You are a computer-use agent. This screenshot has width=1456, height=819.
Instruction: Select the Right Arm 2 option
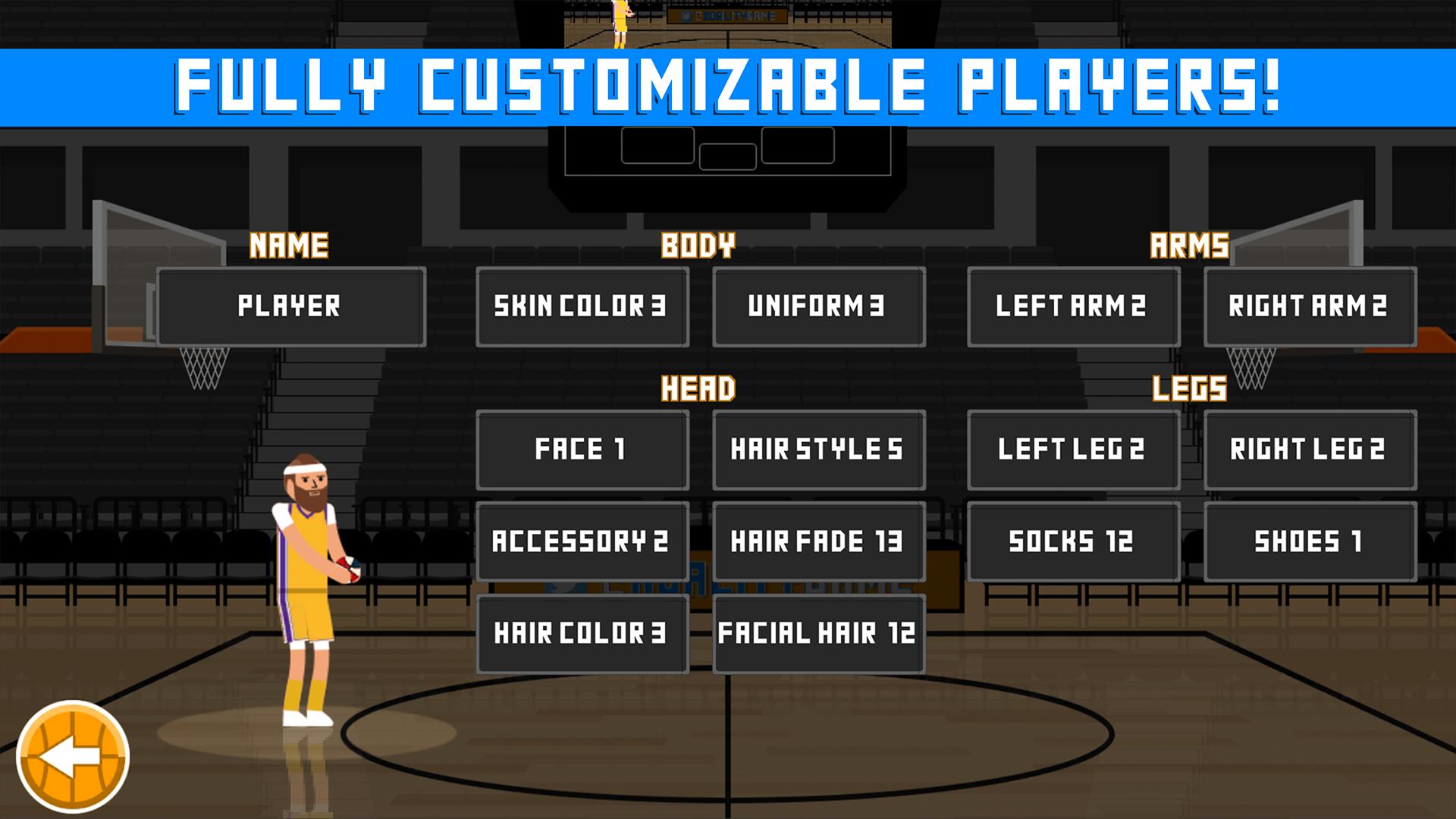[1310, 306]
